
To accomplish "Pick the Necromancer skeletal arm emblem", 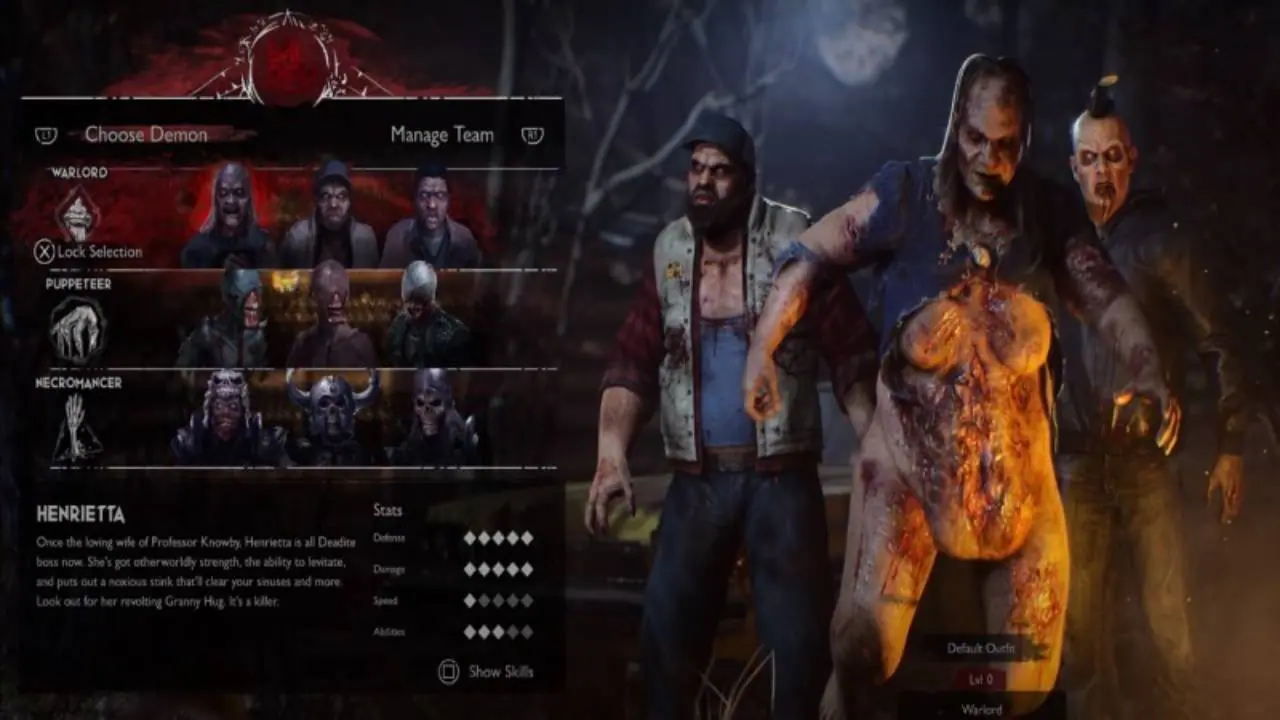I will click(x=77, y=427).
